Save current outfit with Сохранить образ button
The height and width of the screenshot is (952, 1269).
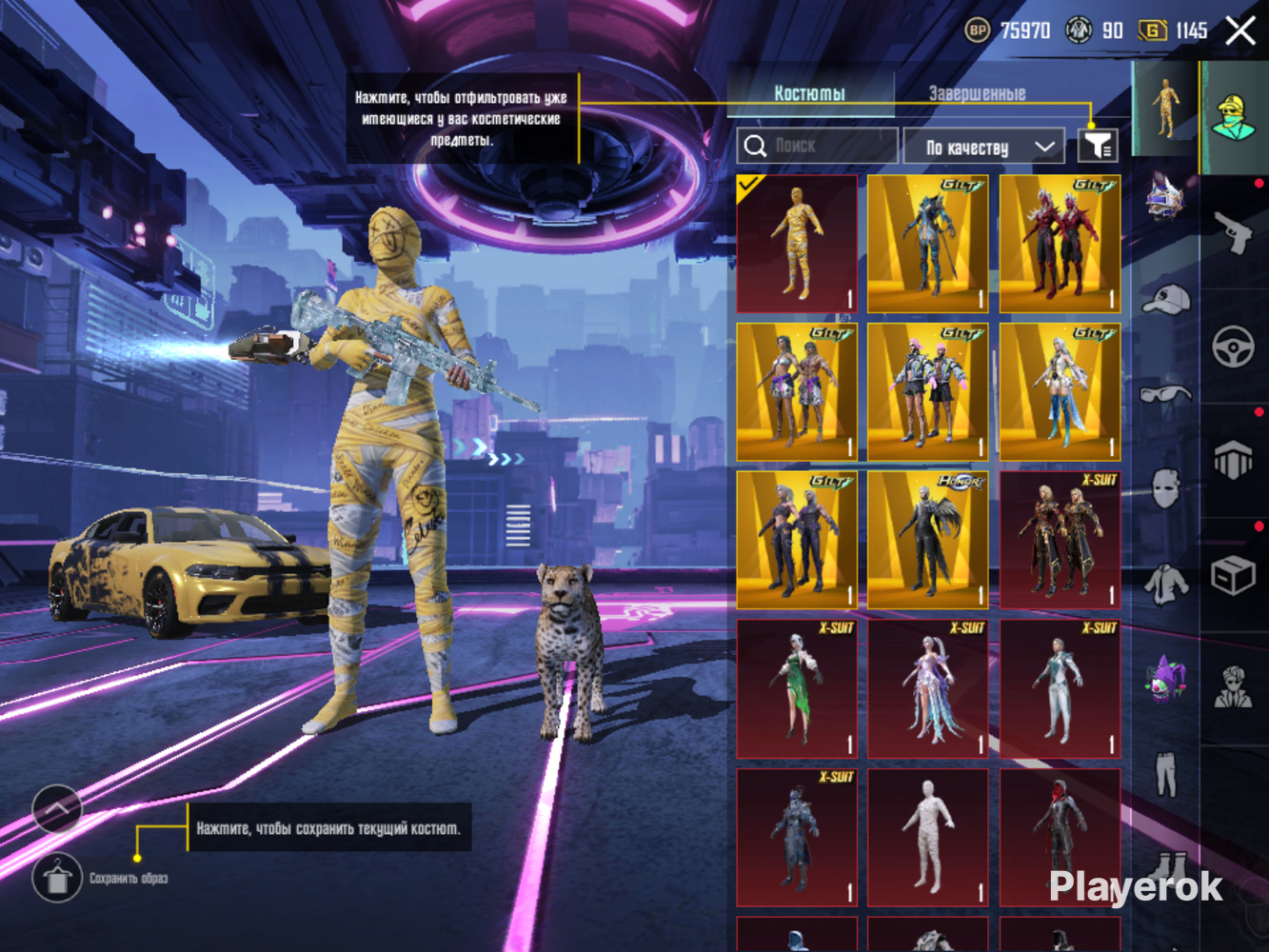pos(57,878)
